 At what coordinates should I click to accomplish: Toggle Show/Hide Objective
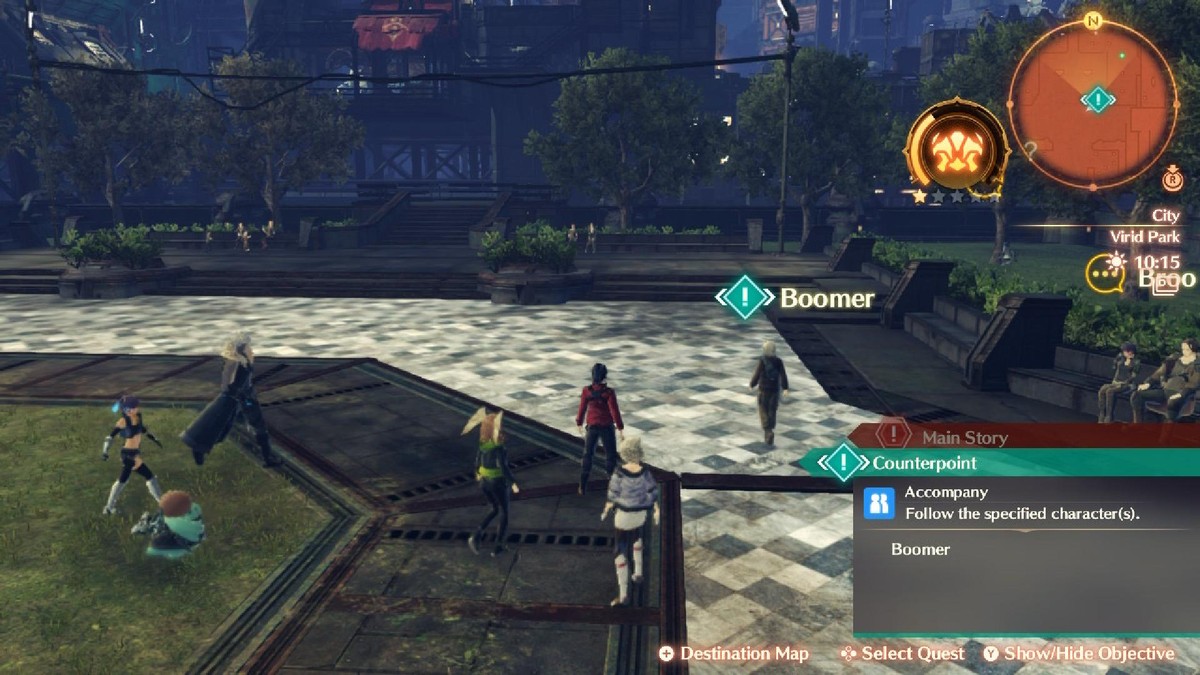(1078, 654)
